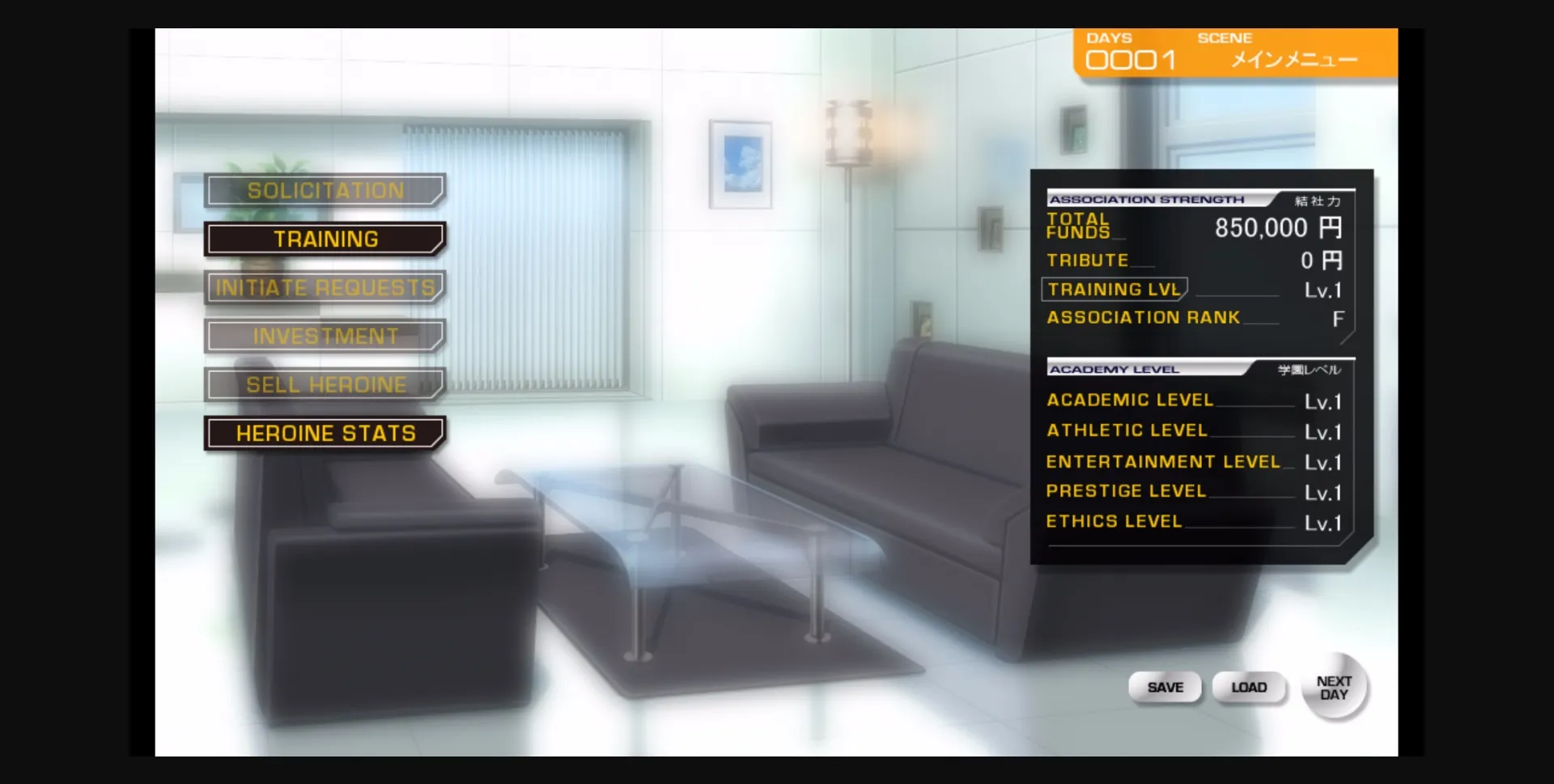Advance with the NEXT DAY button
Viewport: 1554px width, 784px height.
coord(1333,687)
